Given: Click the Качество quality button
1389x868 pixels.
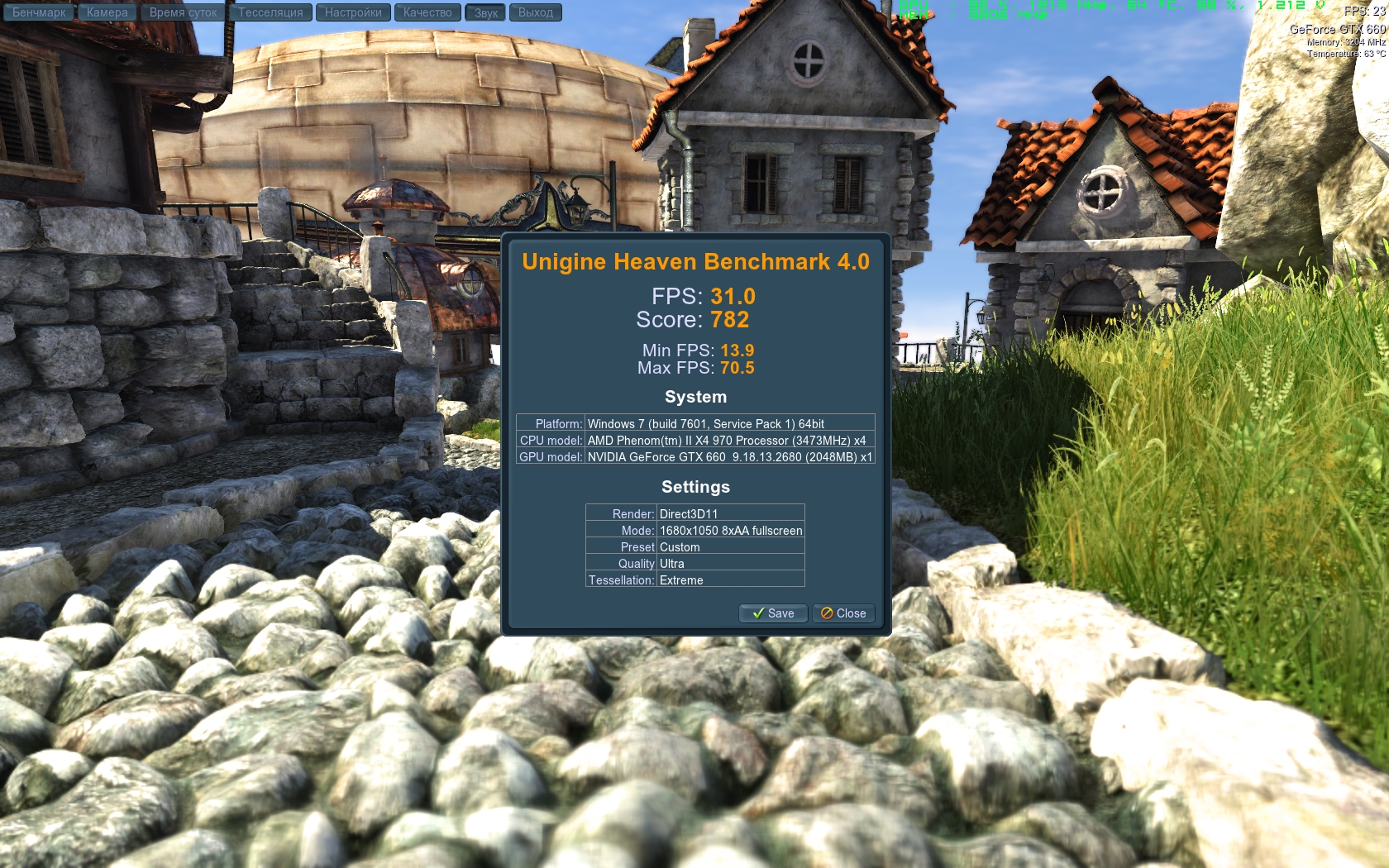Looking at the screenshot, I should click(427, 12).
